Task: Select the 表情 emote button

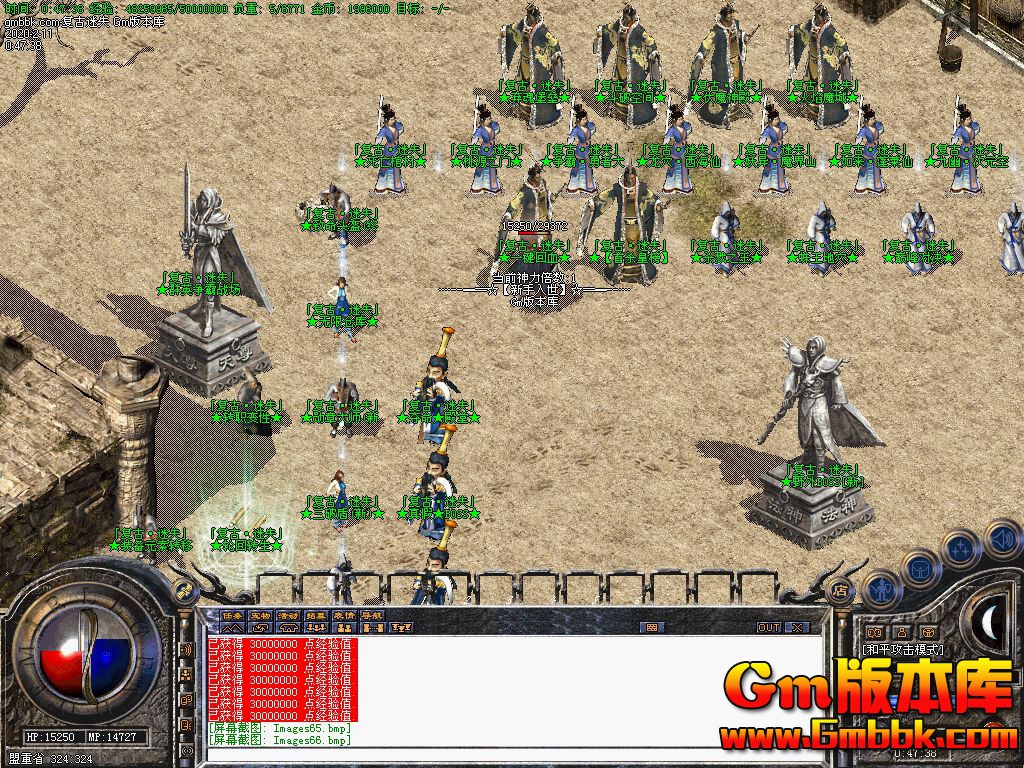Action: tap(345, 614)
